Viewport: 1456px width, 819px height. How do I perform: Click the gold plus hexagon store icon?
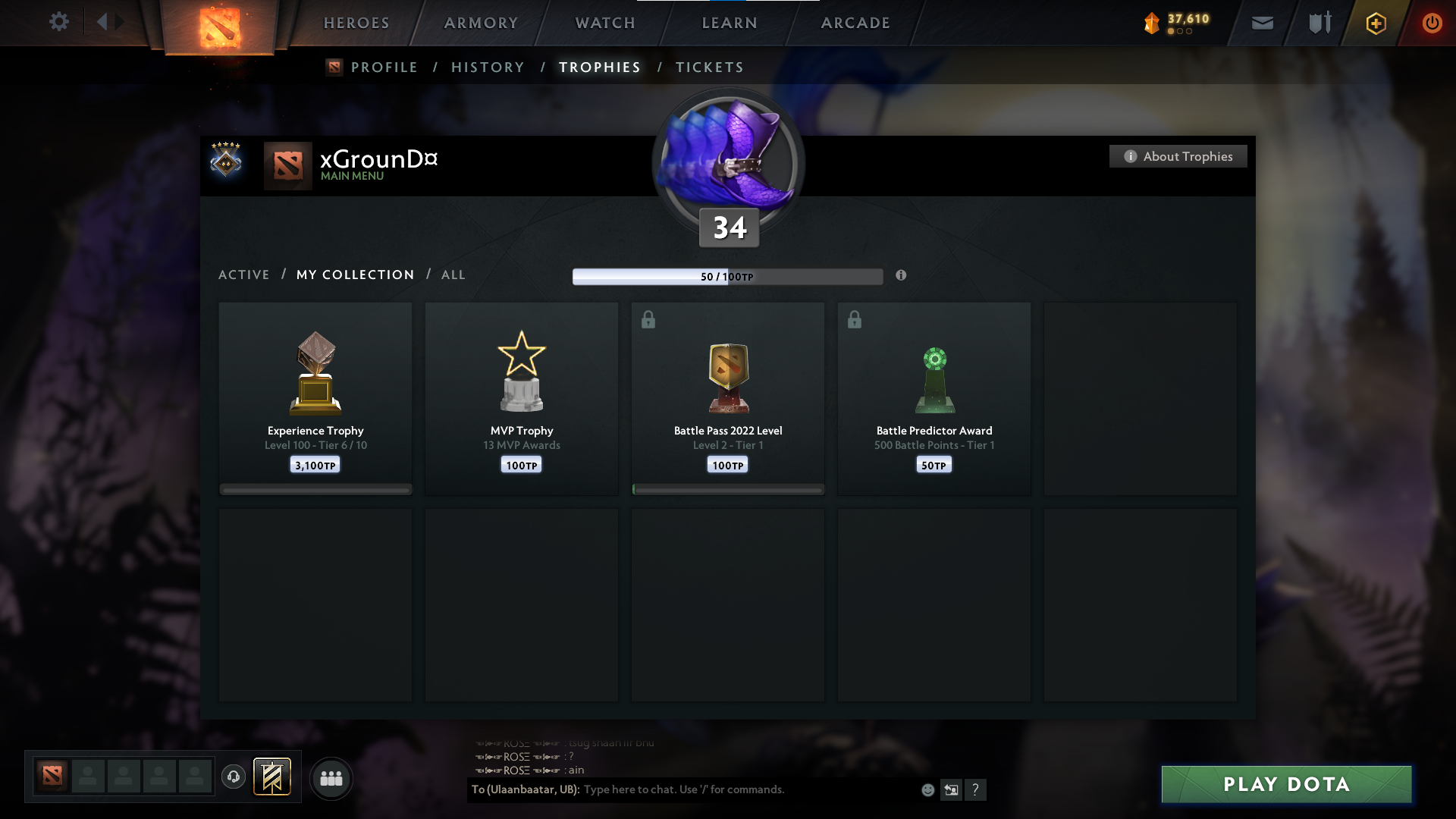1375,23
